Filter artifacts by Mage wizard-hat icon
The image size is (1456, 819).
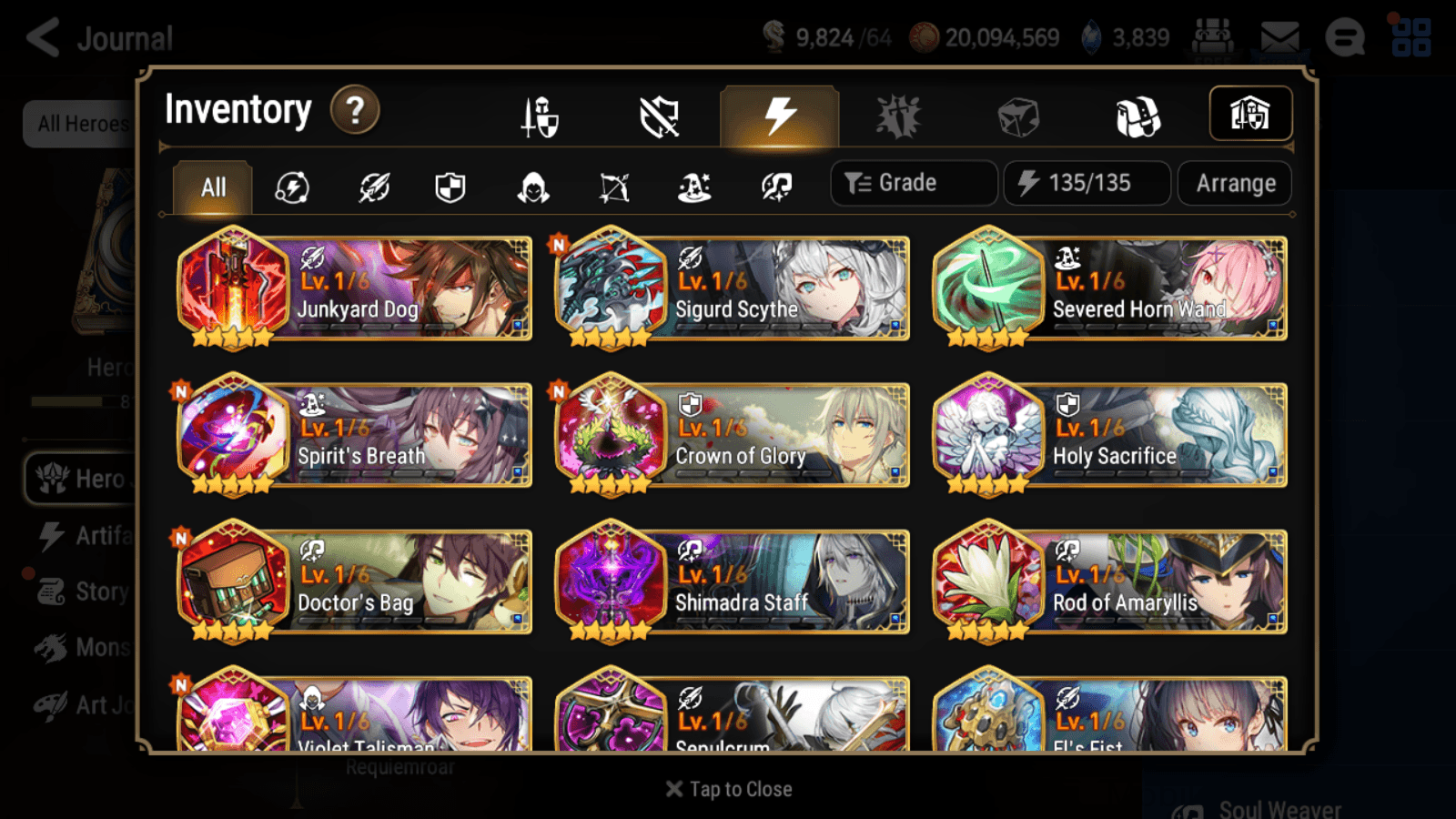pos(694,187)
